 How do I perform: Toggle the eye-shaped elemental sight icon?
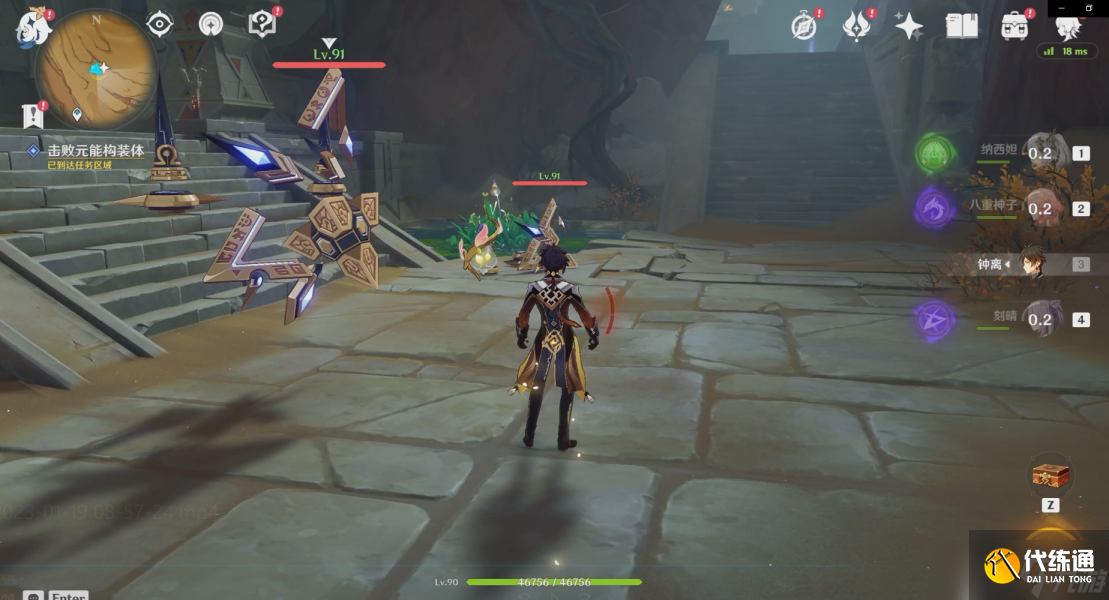point(160,24)
